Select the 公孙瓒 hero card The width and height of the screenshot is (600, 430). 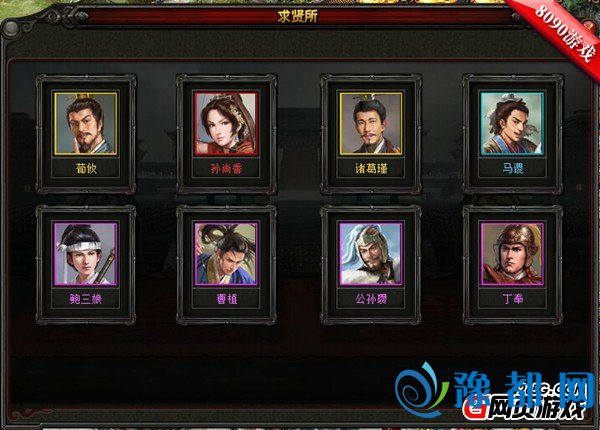(369, 254)
